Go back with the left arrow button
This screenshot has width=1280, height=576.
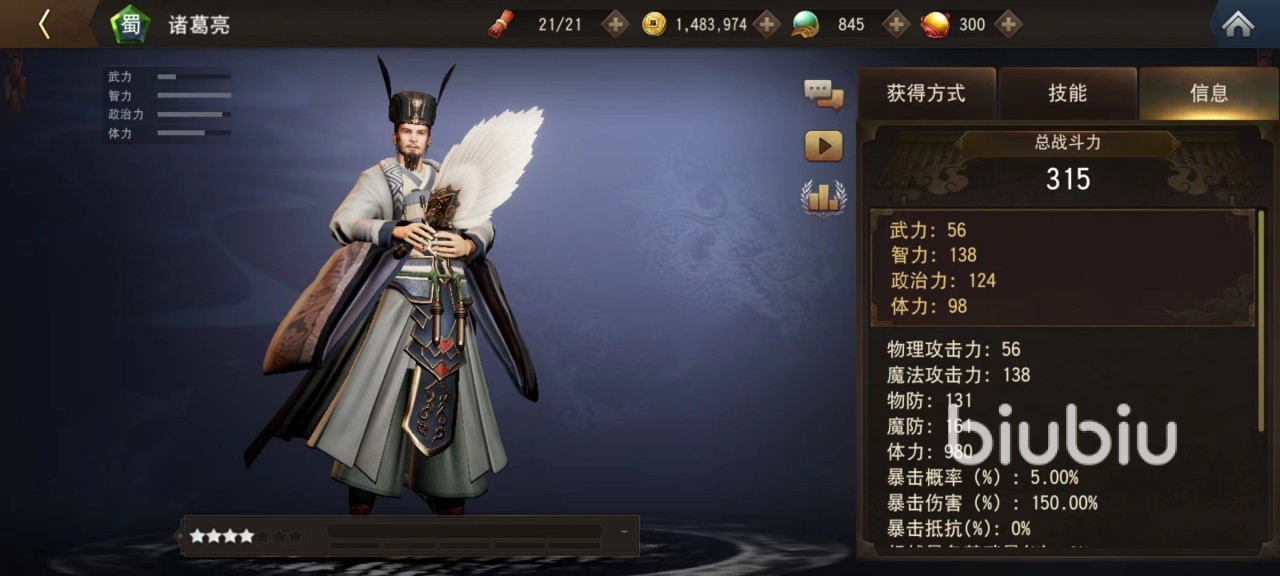click(x=44, y=24)
